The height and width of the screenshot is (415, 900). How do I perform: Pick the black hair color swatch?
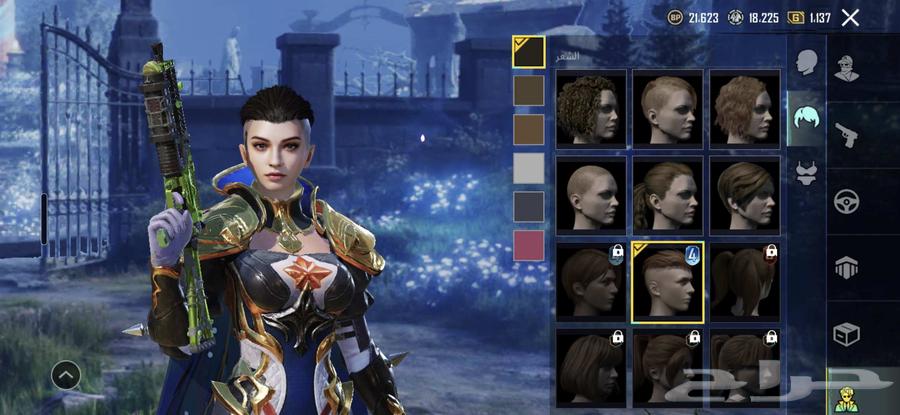click(528, 52)
